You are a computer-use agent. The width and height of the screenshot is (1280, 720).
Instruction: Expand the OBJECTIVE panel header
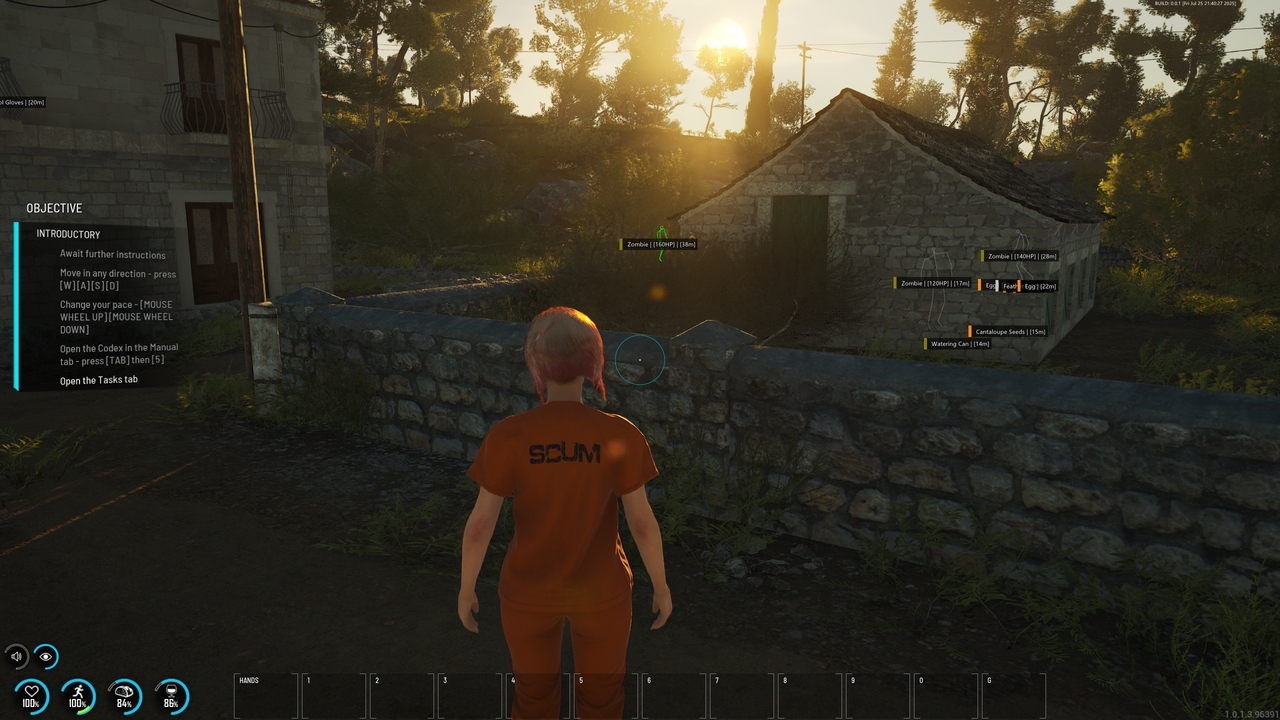click(x=55, y=208)
